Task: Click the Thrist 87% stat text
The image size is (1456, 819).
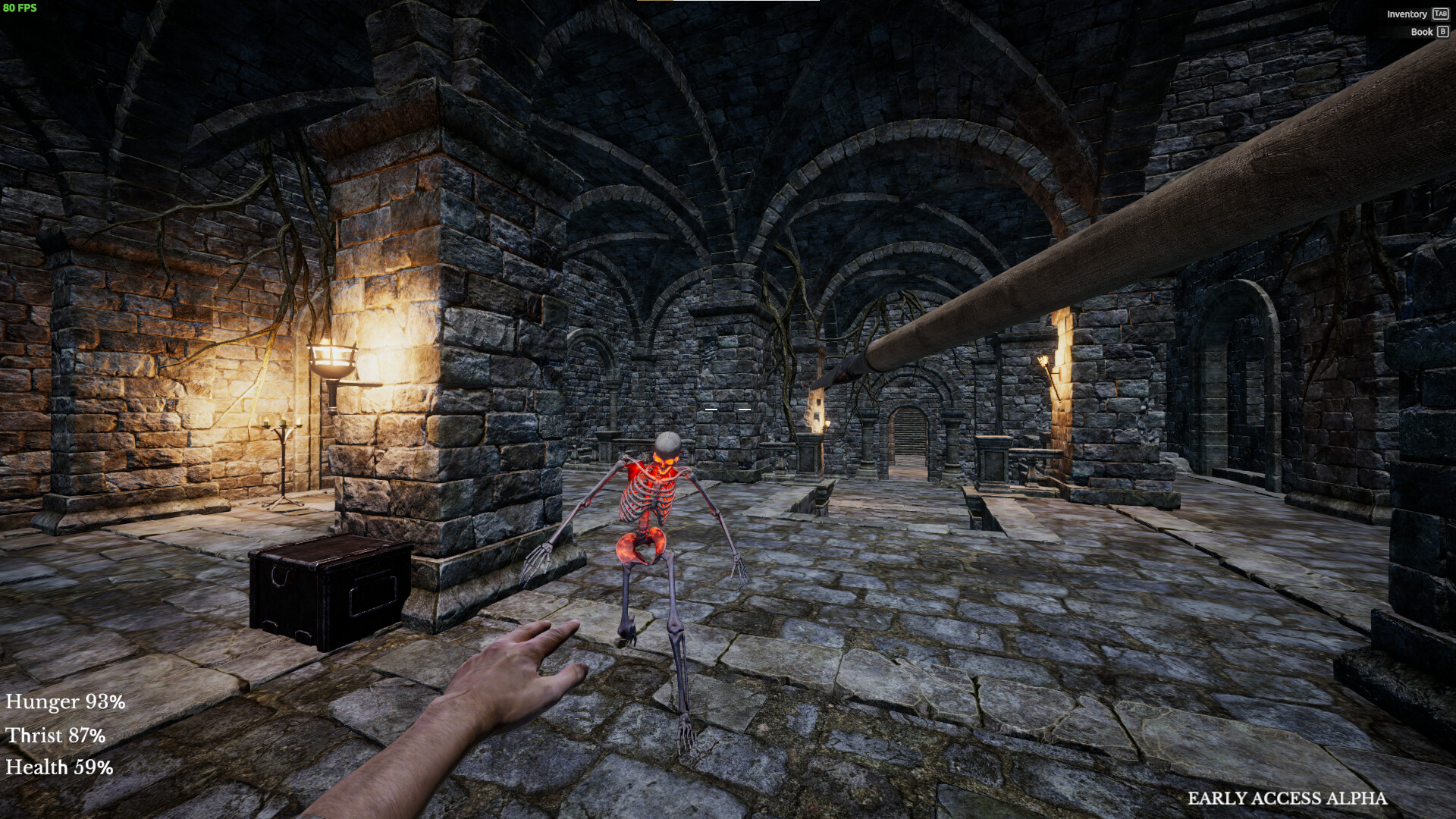Action: (55, 735)
